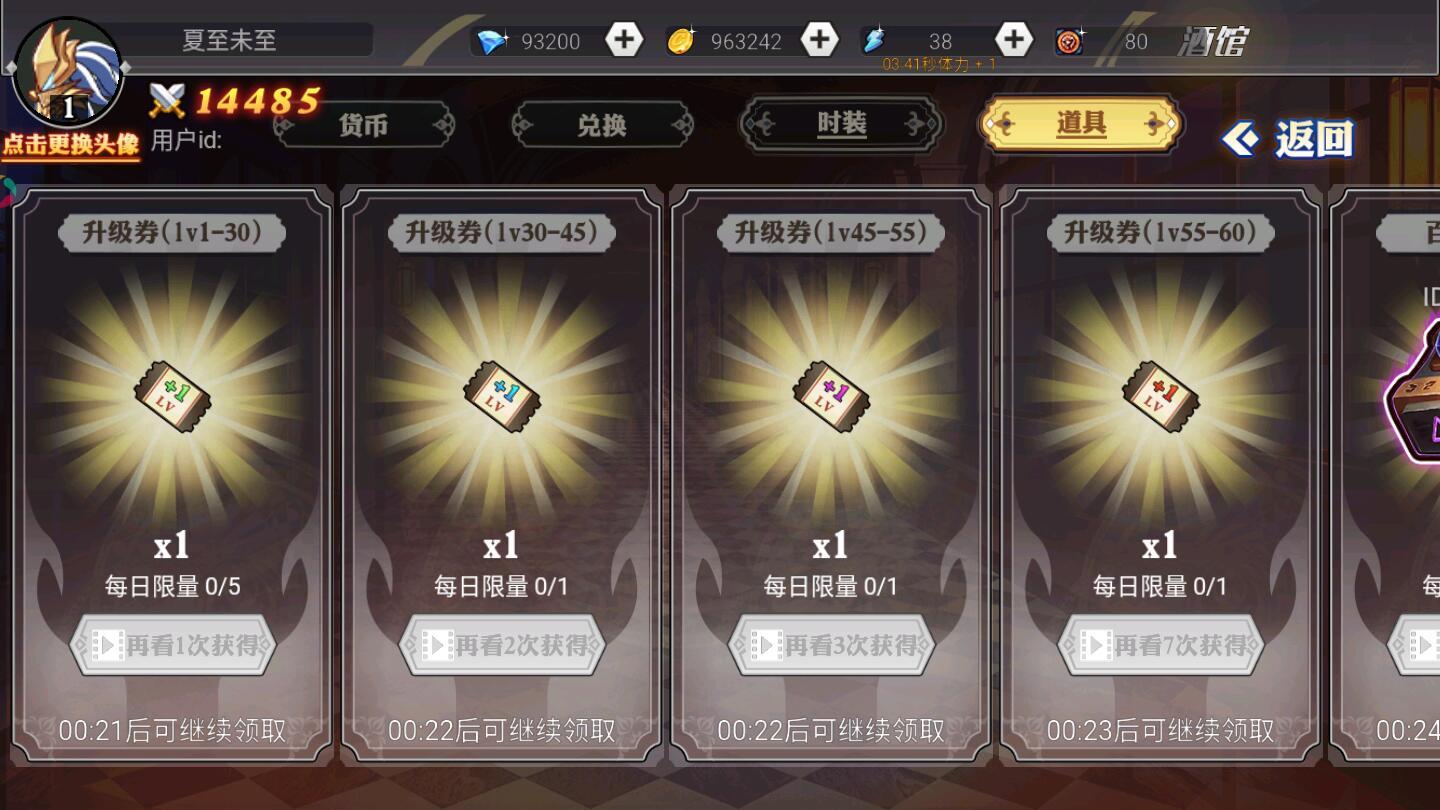Click the film icon on 再看1次获得 button
The height and width of the screenshot is (810, 1440).
[110, 645]
